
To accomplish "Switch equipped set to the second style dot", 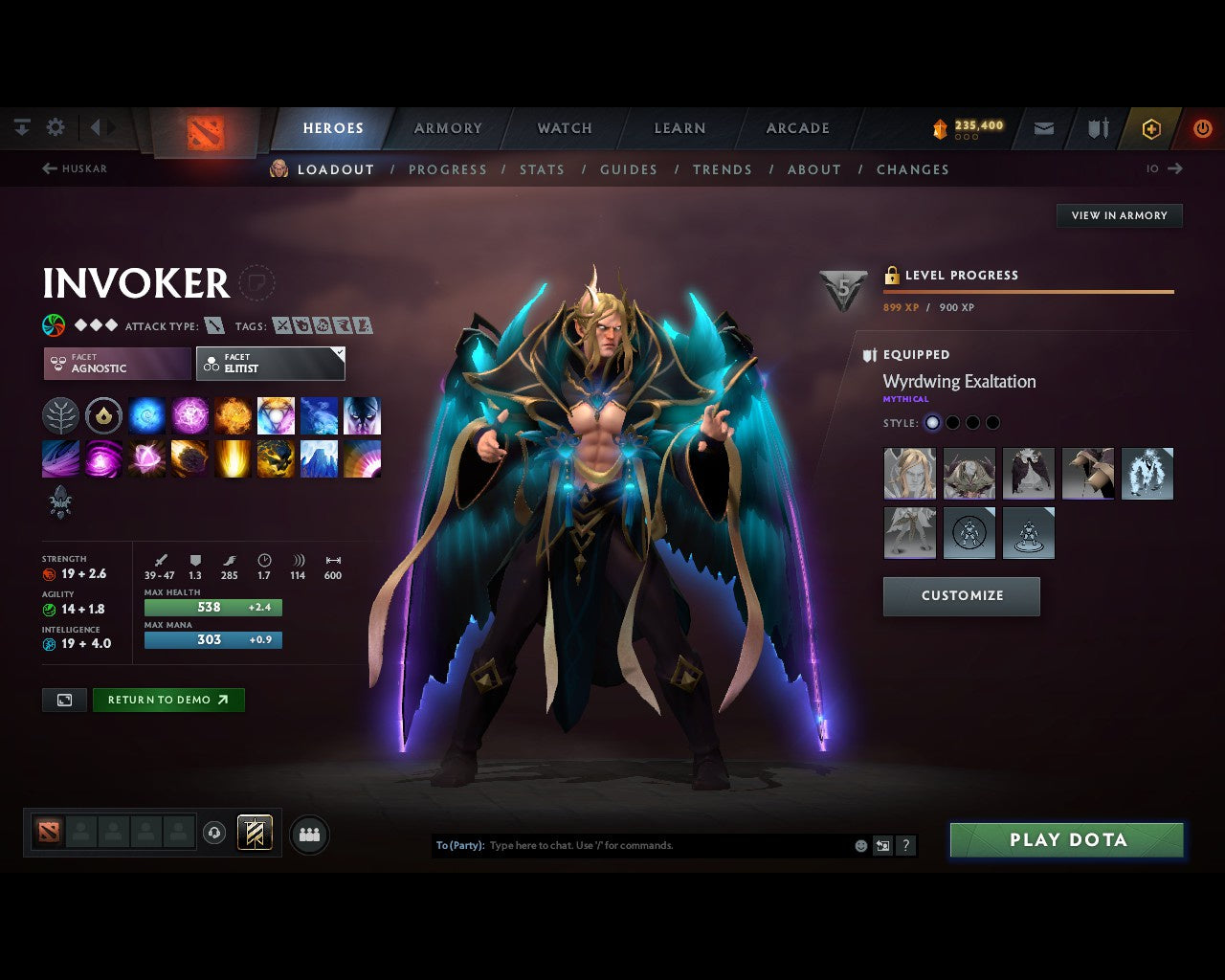I will click(x=952, y=422).
